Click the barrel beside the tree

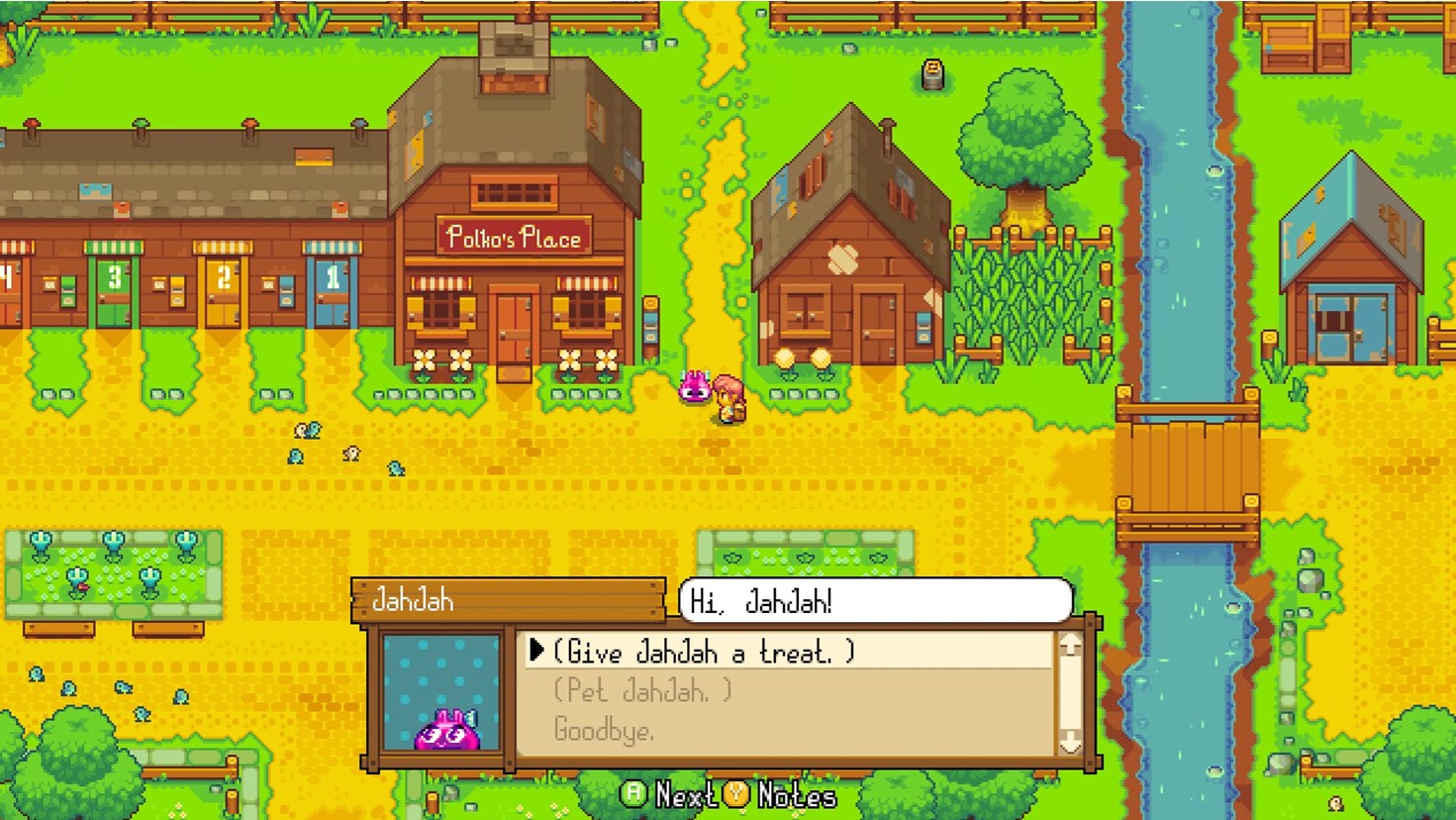(x=929, y=71)
